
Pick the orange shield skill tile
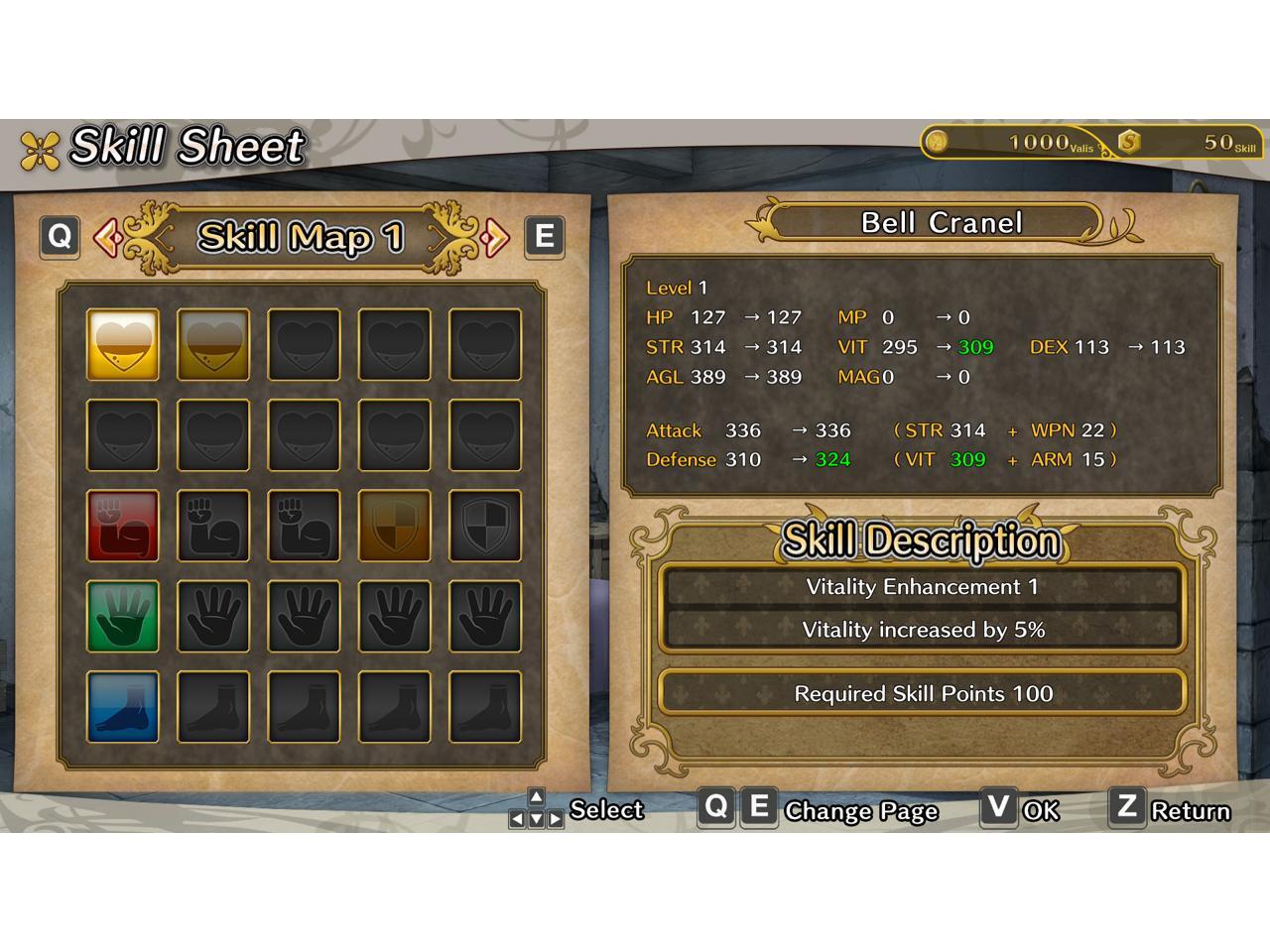pyautogui.click(x=394, y=526)
